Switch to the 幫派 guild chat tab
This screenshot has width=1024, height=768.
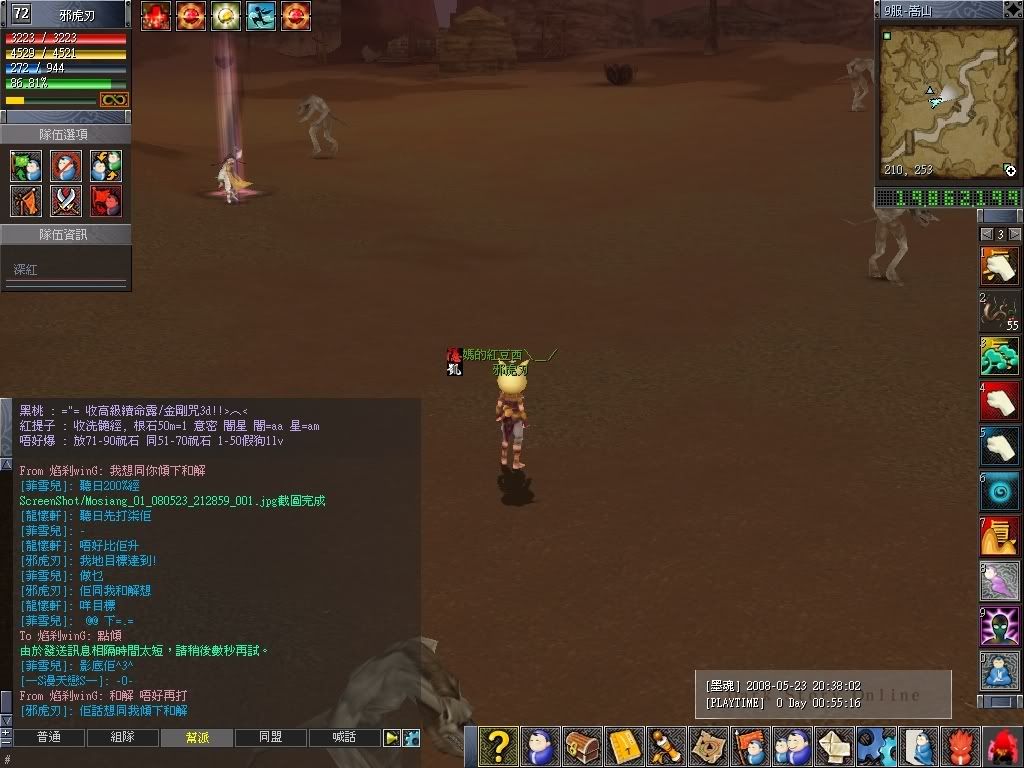click(x=197, y=737)
